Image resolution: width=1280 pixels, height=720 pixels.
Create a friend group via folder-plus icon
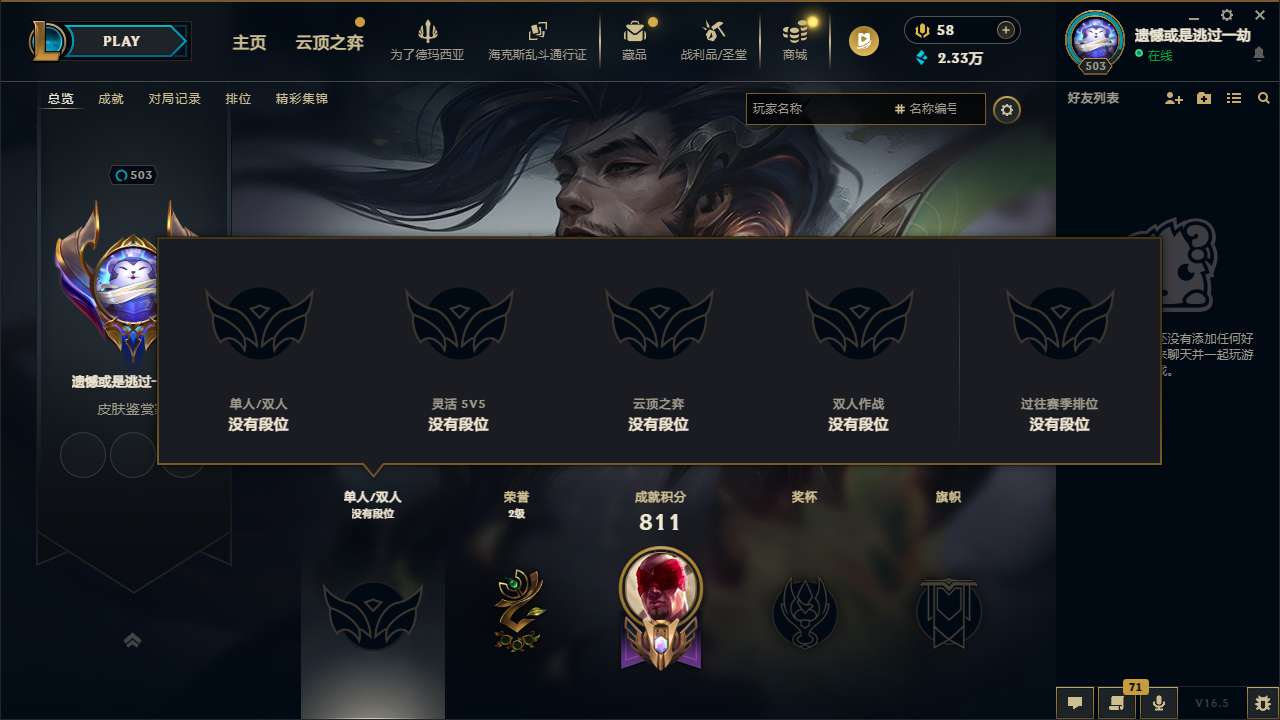(x=1203, y=98)
